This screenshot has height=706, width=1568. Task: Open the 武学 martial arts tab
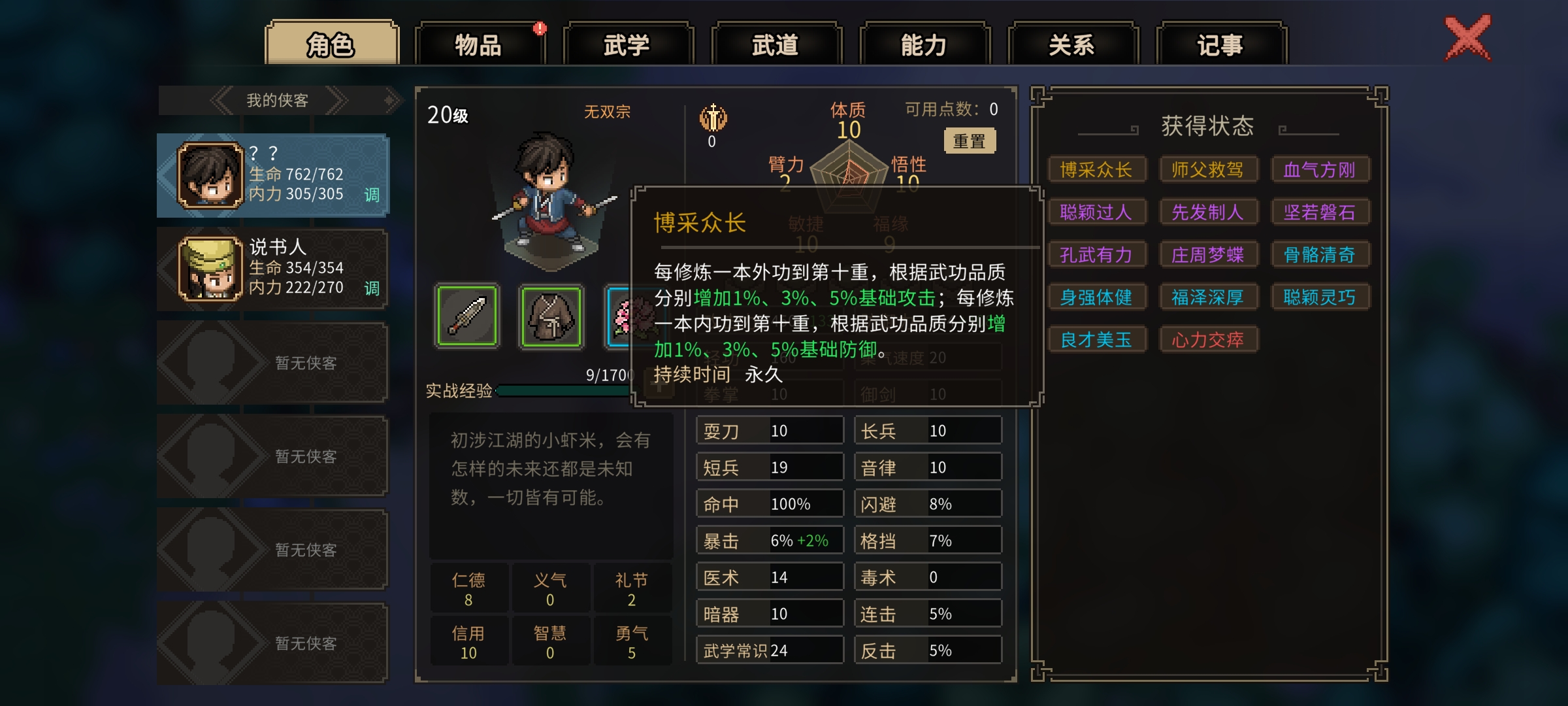[x=627, y=44]
